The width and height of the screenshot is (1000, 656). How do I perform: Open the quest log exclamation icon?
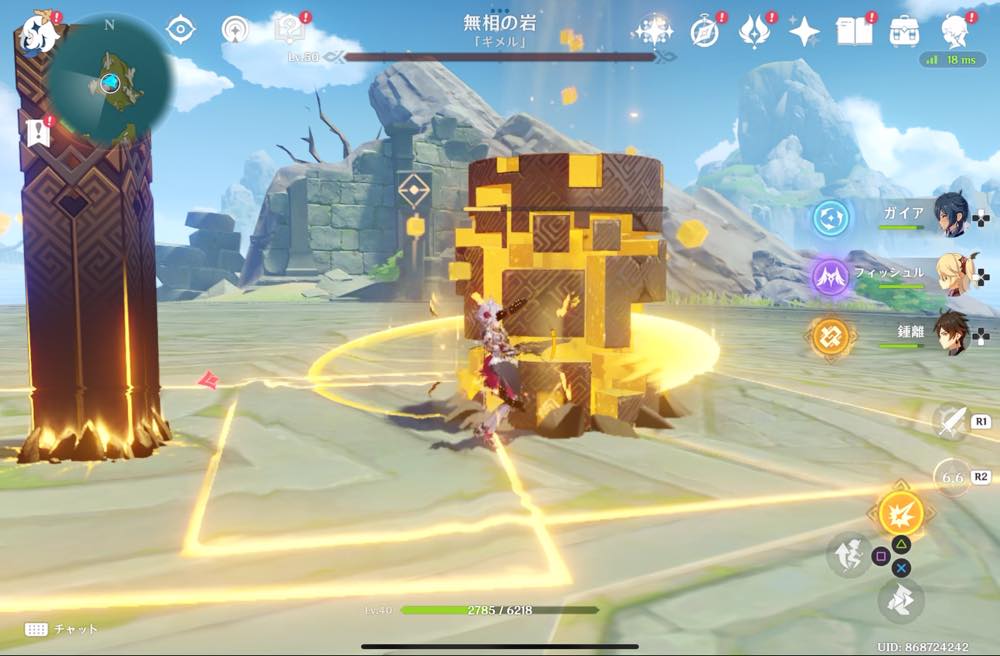(39, 131)
